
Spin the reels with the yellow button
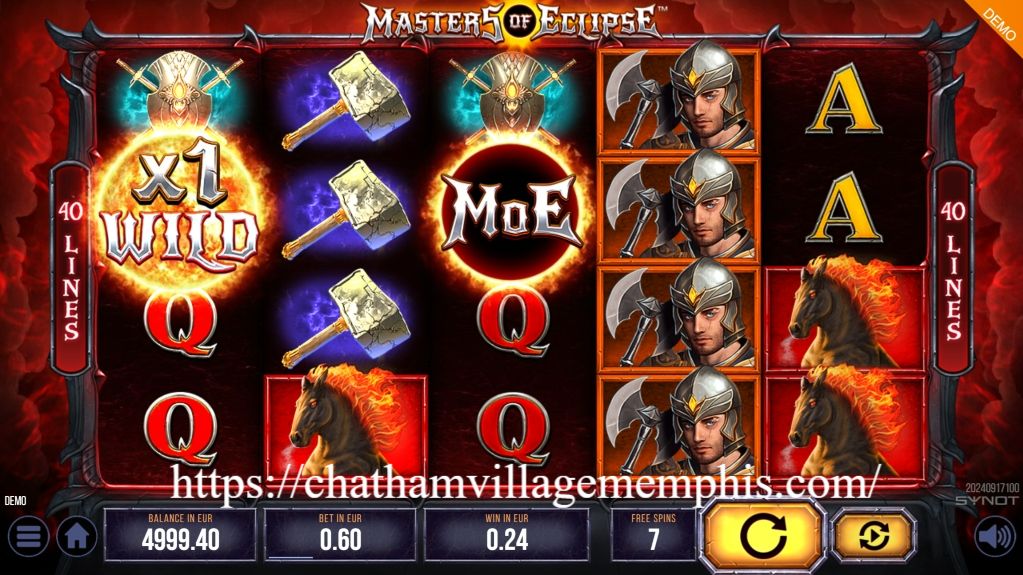pos(763,537)
